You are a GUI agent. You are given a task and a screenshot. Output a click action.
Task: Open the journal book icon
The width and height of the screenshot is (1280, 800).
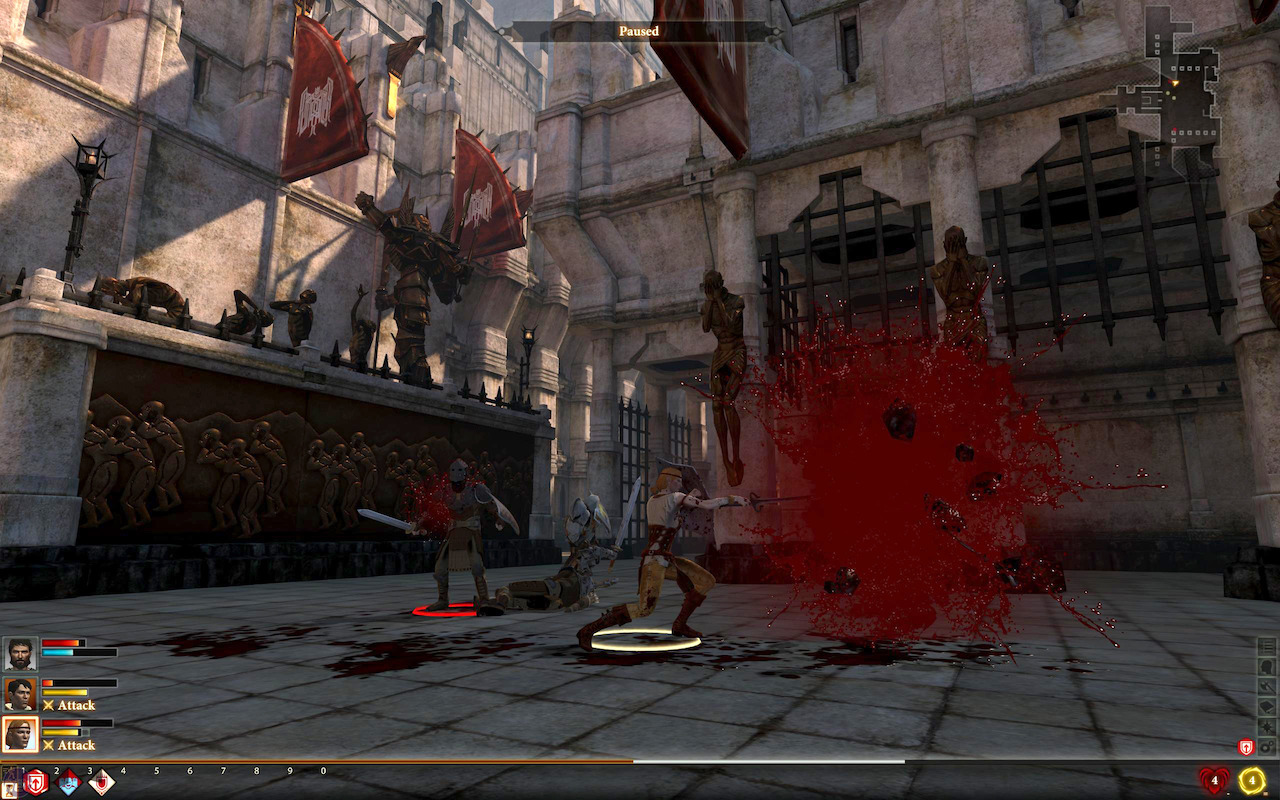(x=1267, y=706)
